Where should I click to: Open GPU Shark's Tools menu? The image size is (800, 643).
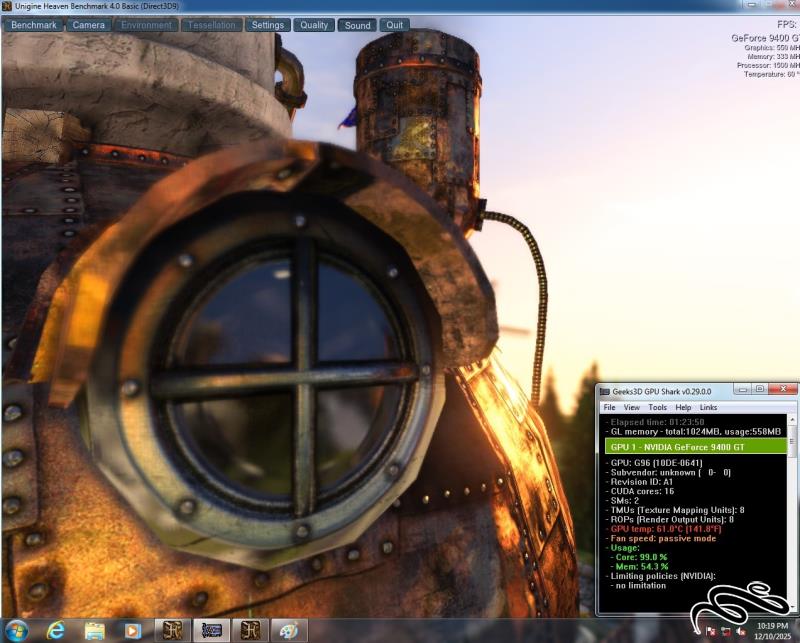[x=657, y=408]
